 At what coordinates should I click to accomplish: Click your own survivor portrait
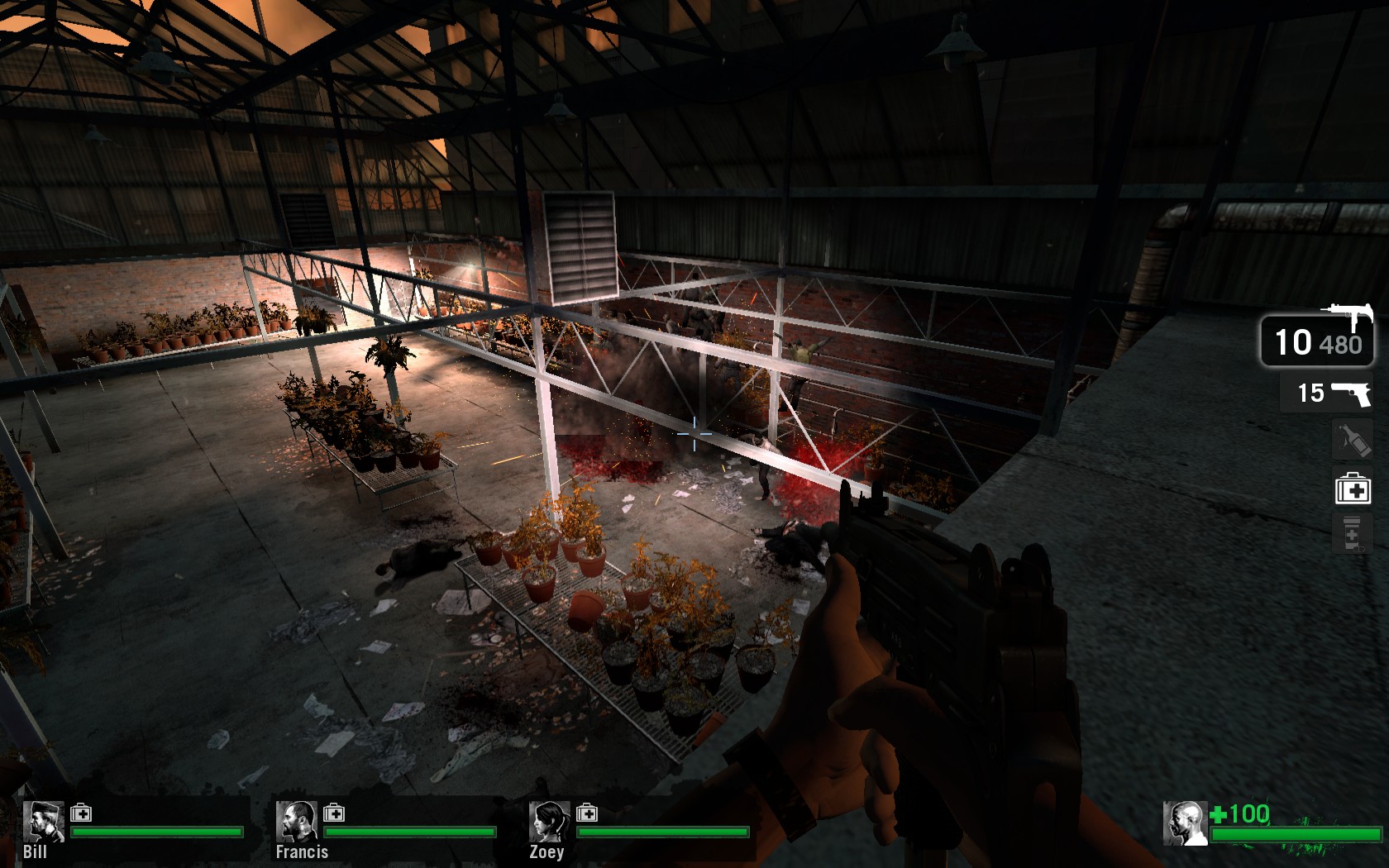[x=1184, y=823]
